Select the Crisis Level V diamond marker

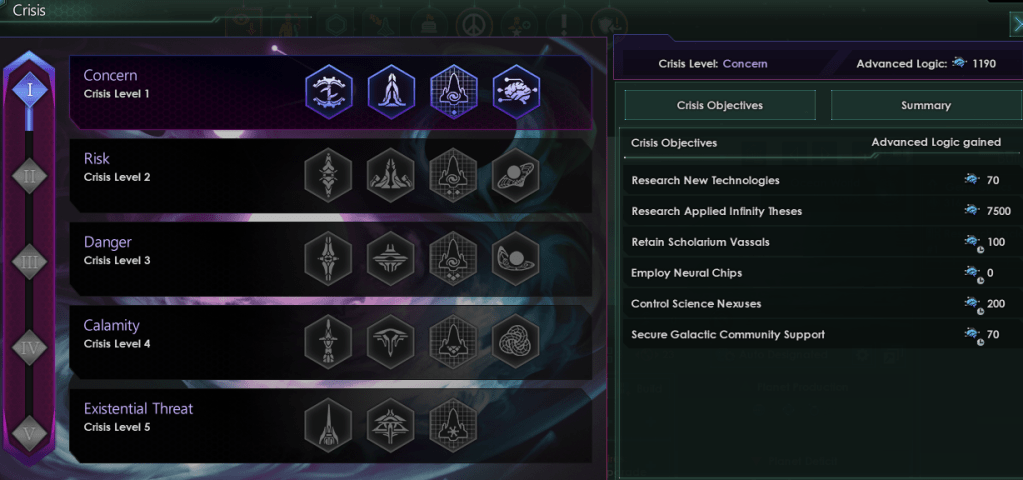tap(30, 432)
